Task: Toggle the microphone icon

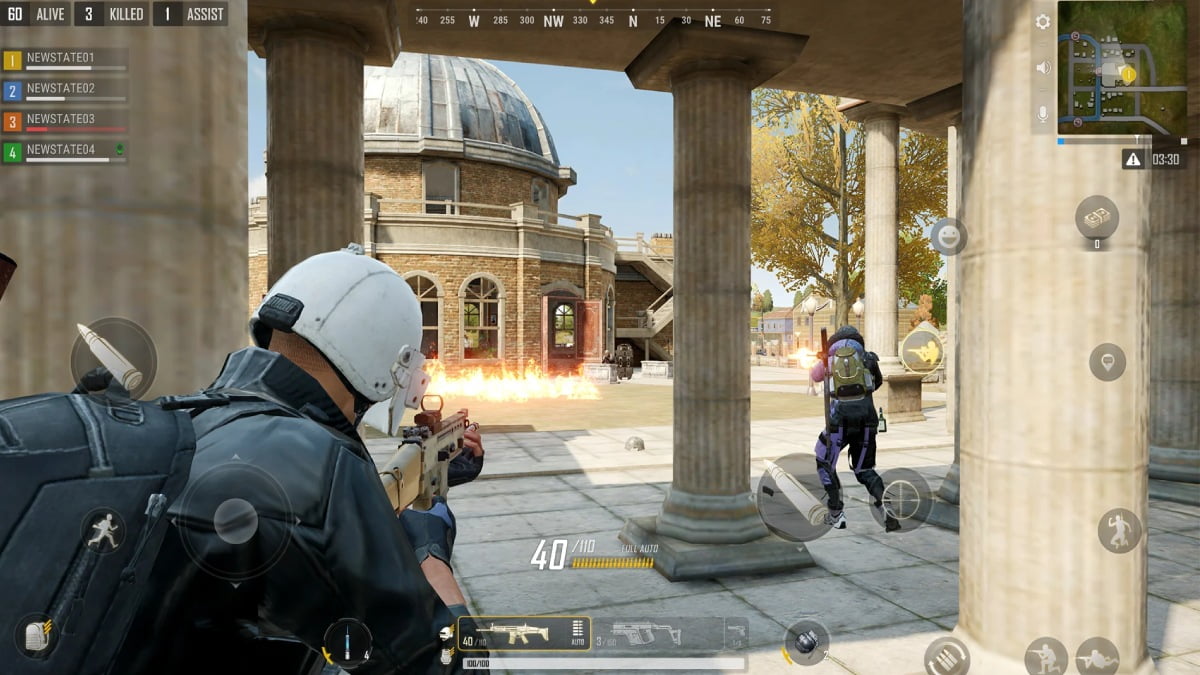Action: point(1043,114)
